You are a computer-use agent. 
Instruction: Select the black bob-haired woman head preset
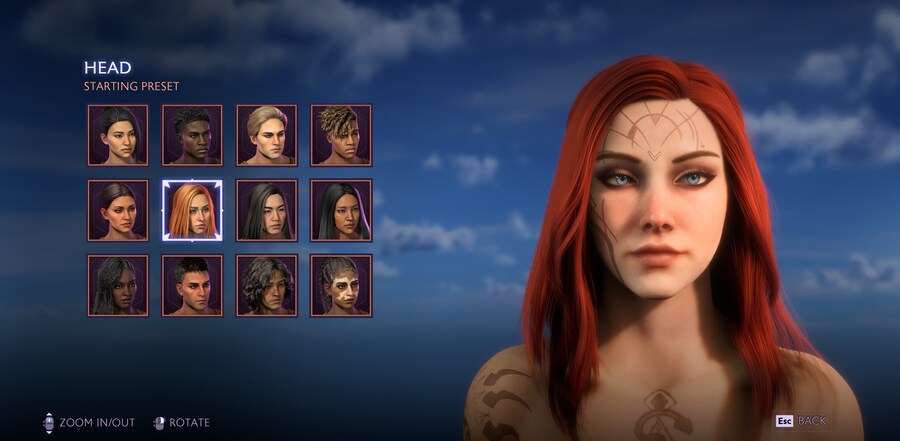[x=118, y=135]
